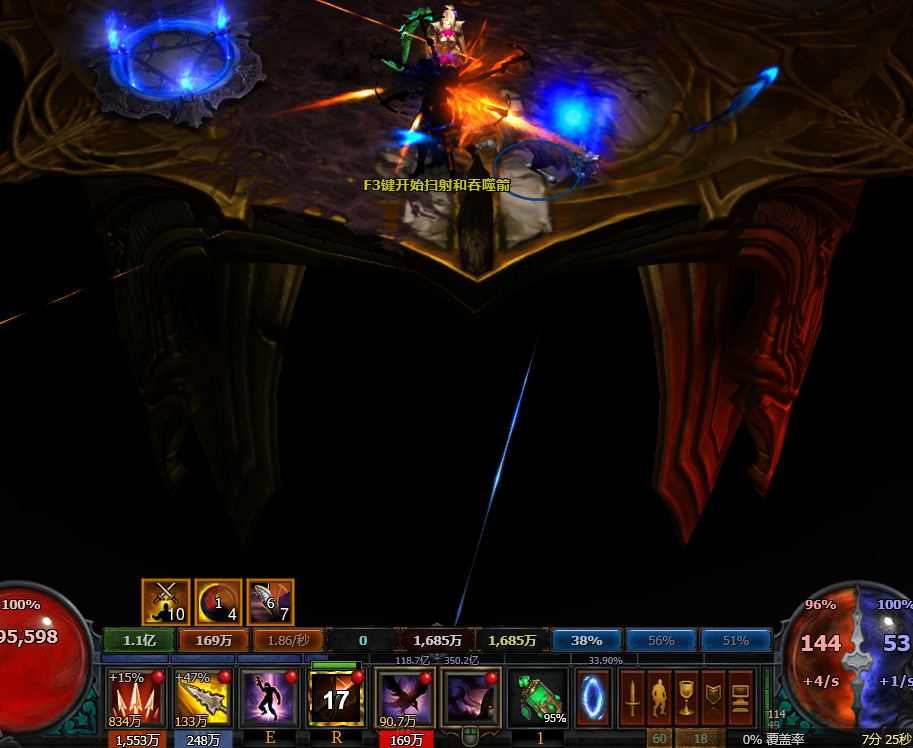This screenshot has width=913, height=748.
Task: Cast the raven companion skill
Action: click(404, 697)
